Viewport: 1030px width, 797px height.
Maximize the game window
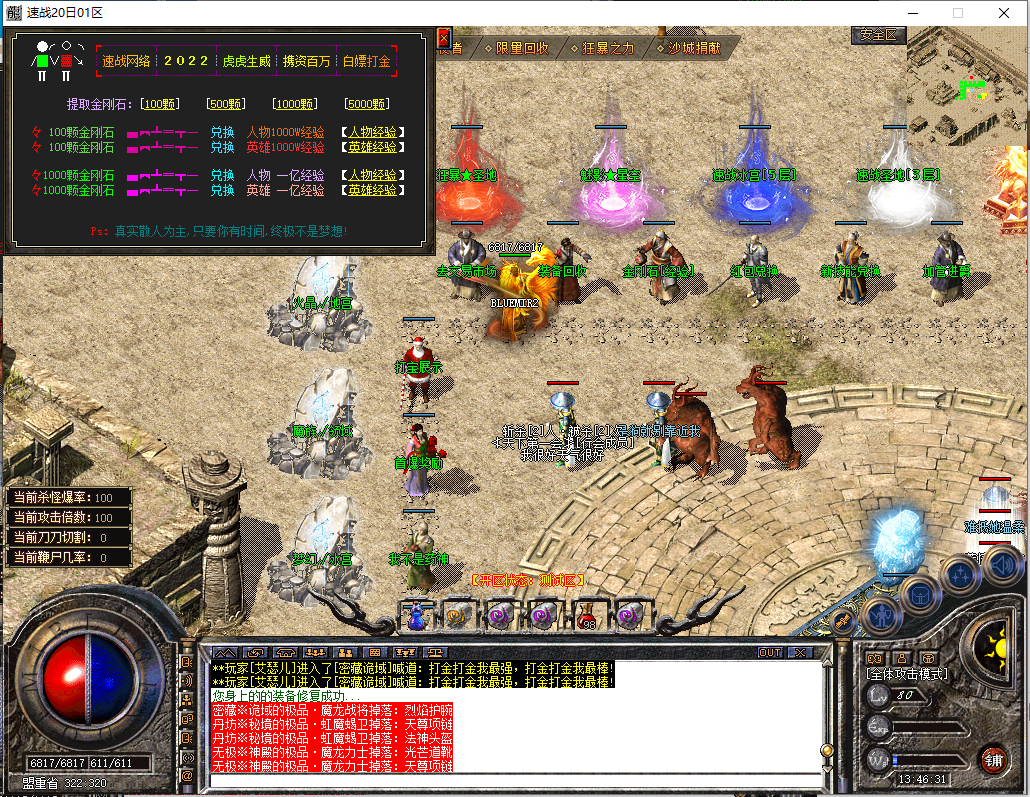coord(958,13)
